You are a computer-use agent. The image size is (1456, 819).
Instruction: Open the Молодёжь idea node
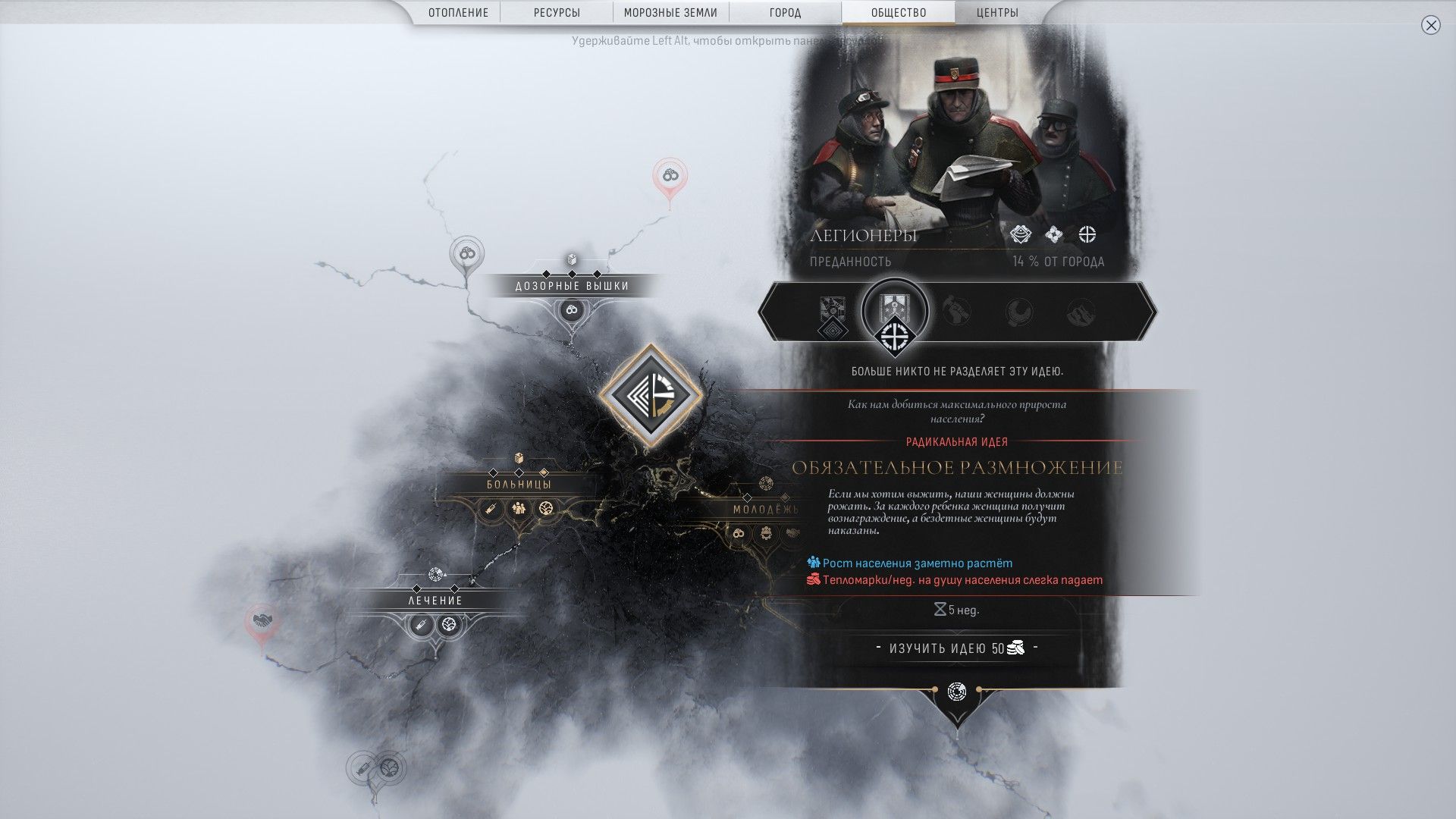pyautogui.click(x=765, y=510)
